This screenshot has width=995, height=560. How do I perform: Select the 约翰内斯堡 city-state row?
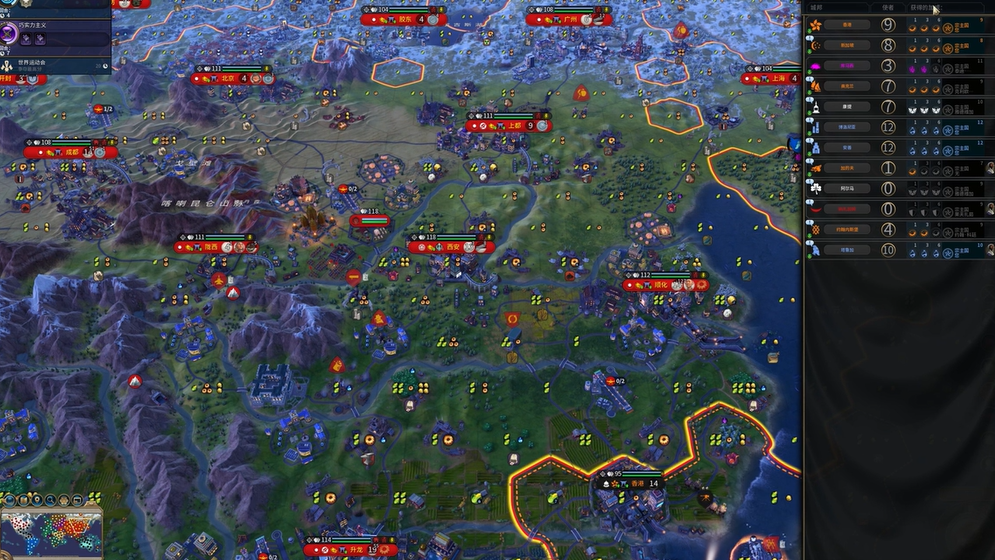(x=847, y=229)
